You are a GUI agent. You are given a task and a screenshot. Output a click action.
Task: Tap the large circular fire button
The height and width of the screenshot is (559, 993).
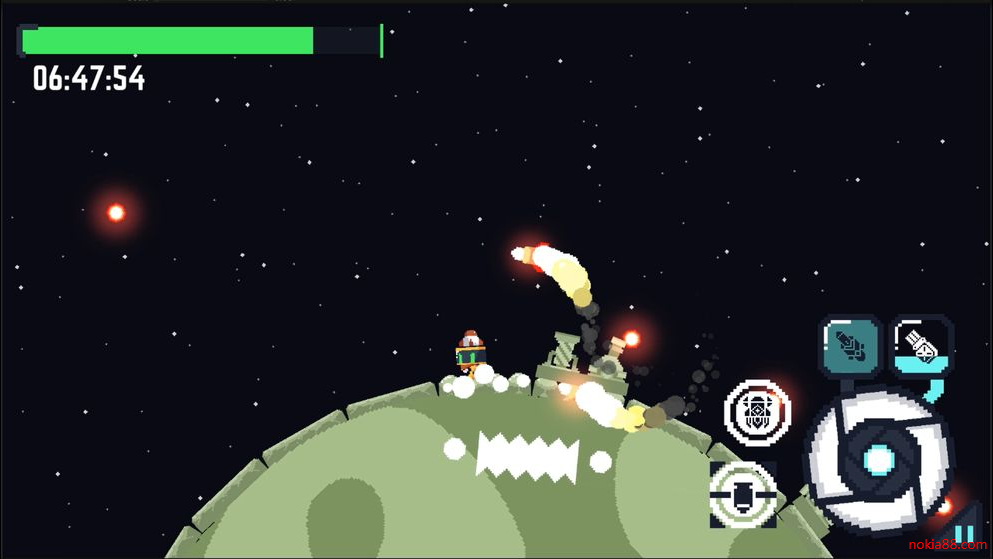point(878,459)
